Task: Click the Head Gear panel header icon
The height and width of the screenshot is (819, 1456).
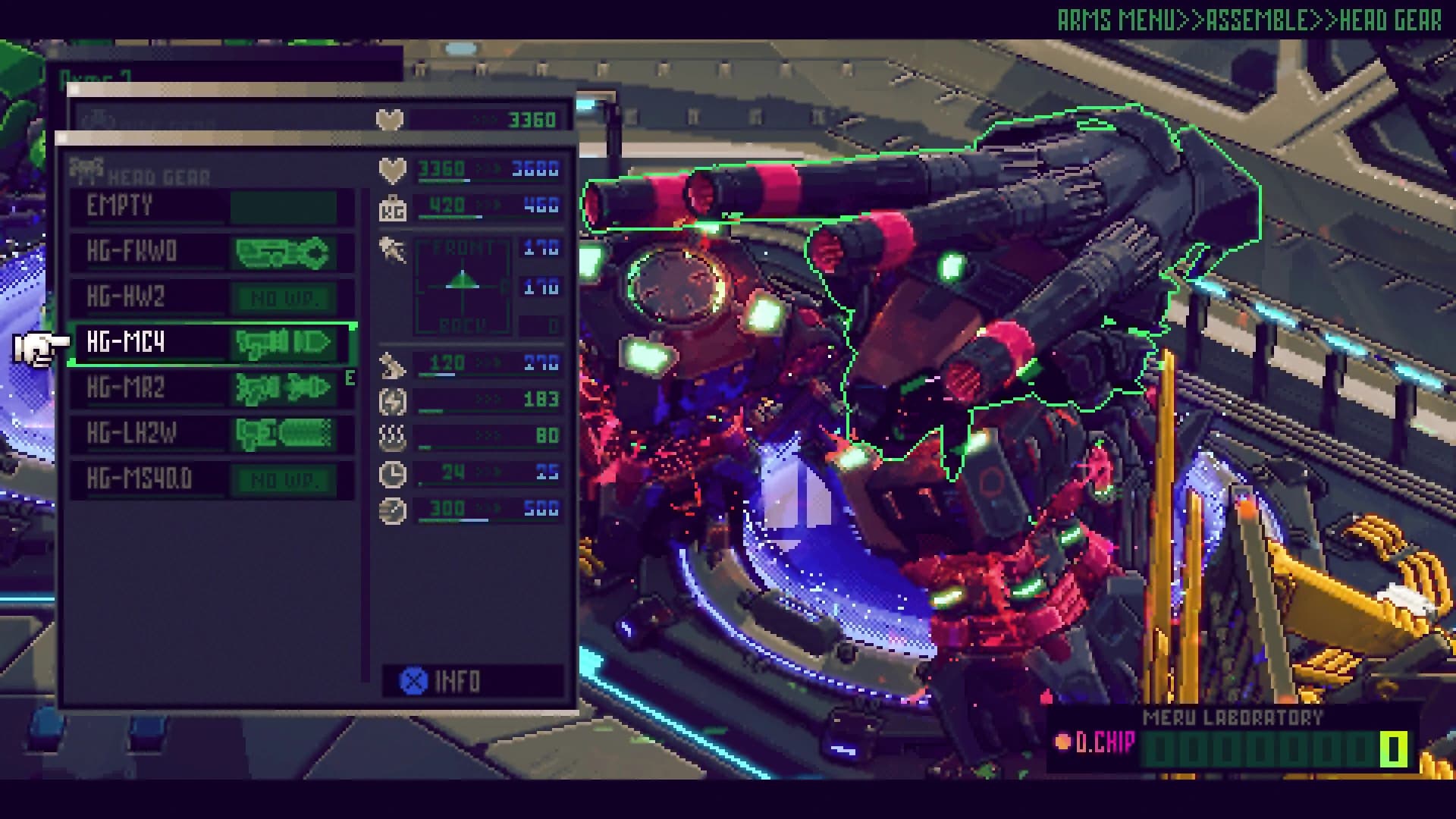Action: click(86, 171)
